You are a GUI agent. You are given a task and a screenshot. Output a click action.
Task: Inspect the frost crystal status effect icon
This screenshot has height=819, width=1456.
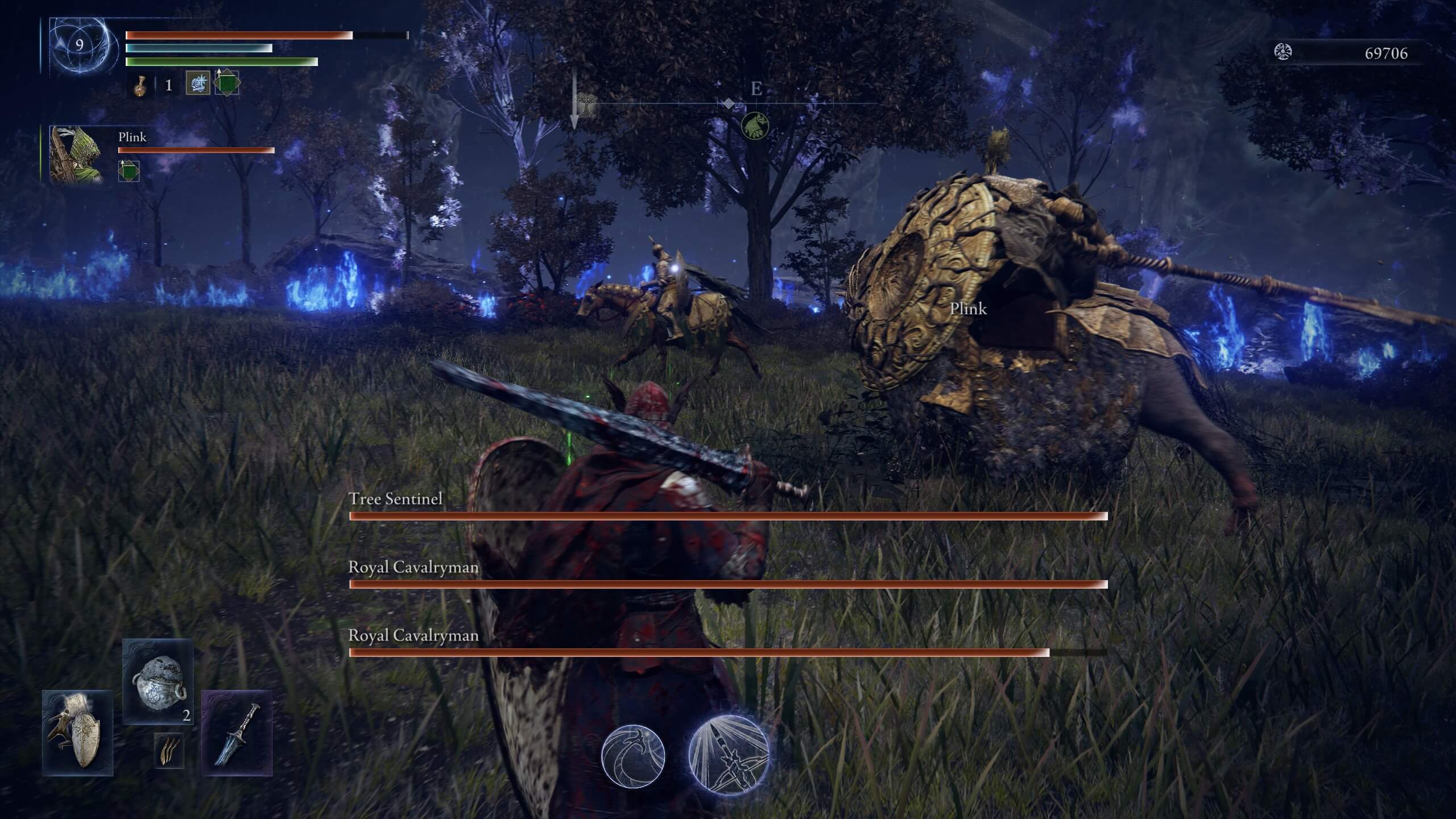click(198, 84)
